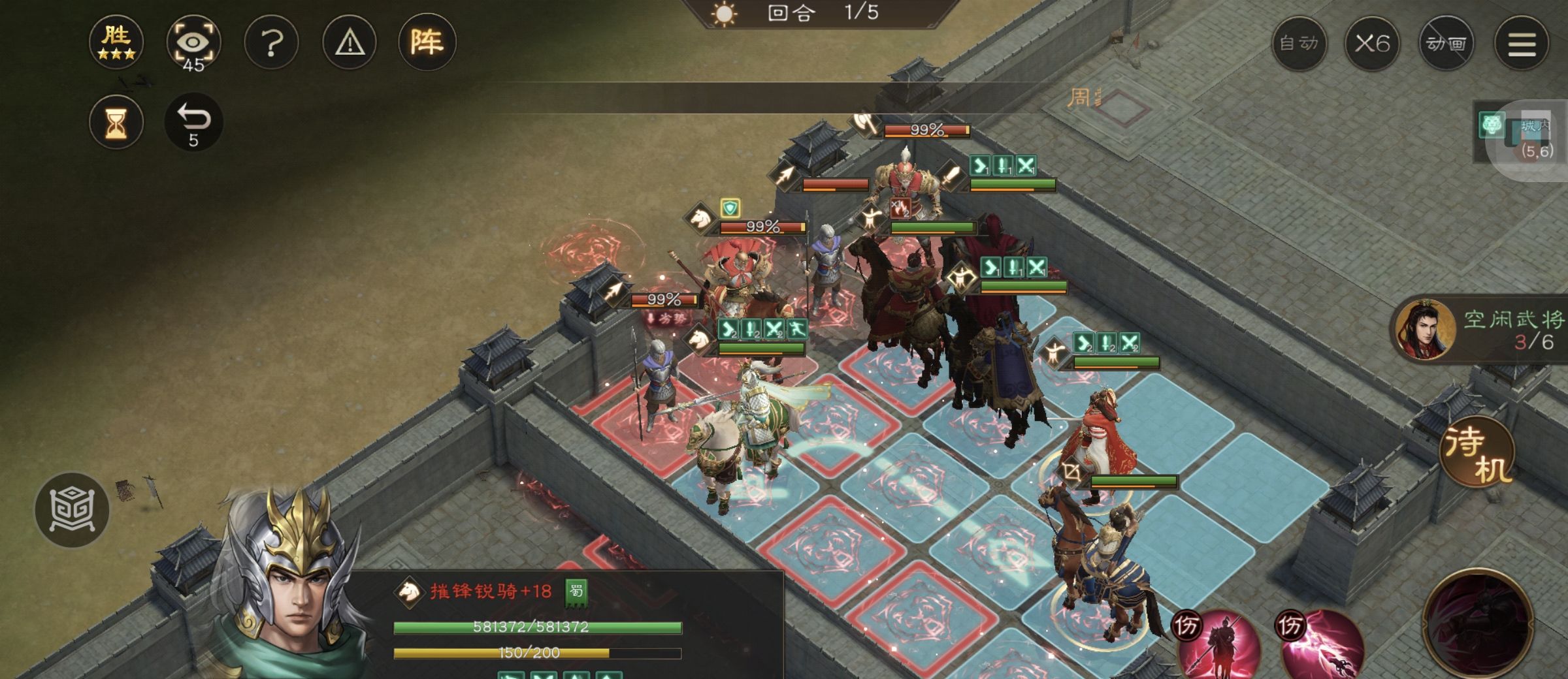
Task: Open the hamburger main menu
Action: 1522,44
